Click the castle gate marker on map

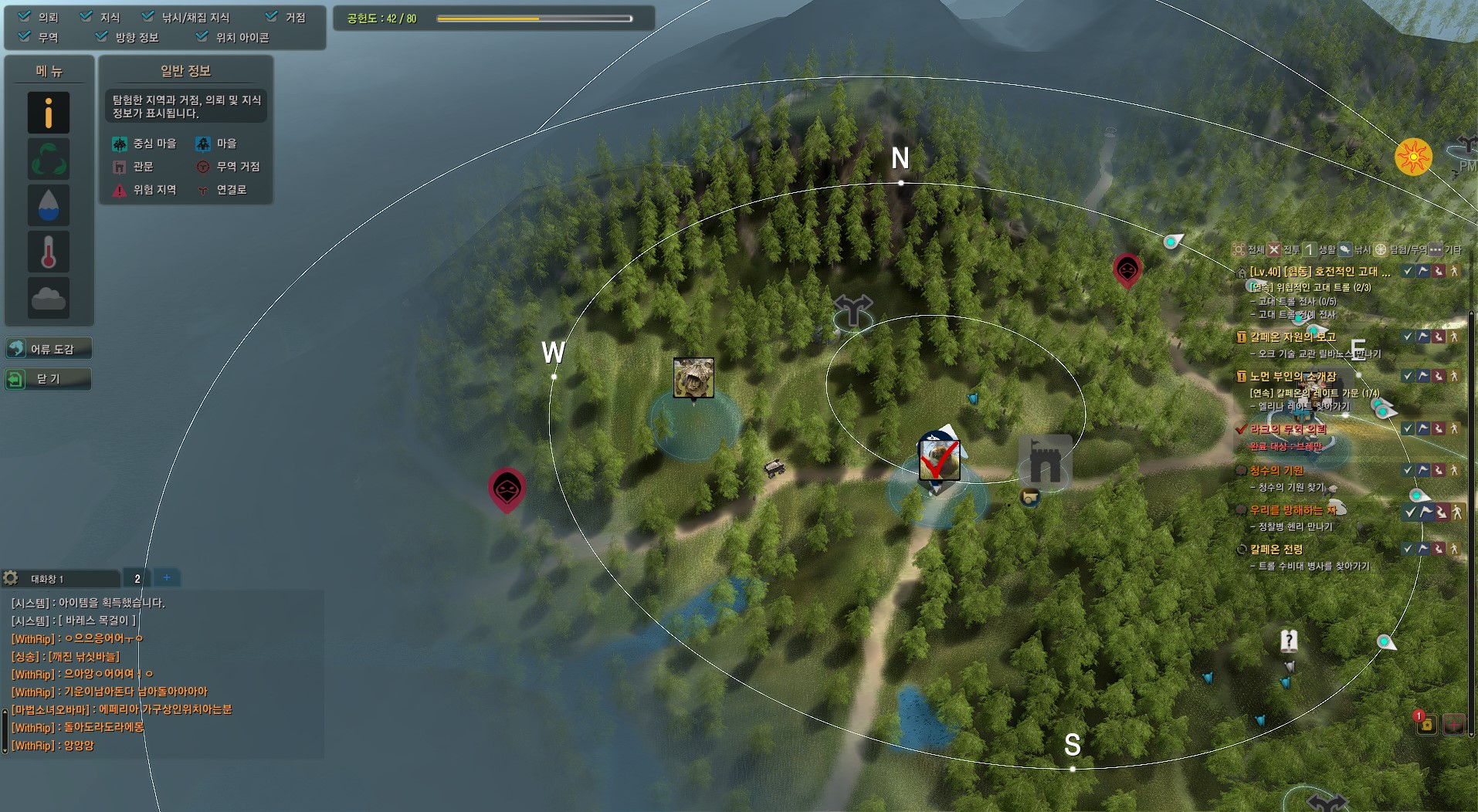[1045, 462]
